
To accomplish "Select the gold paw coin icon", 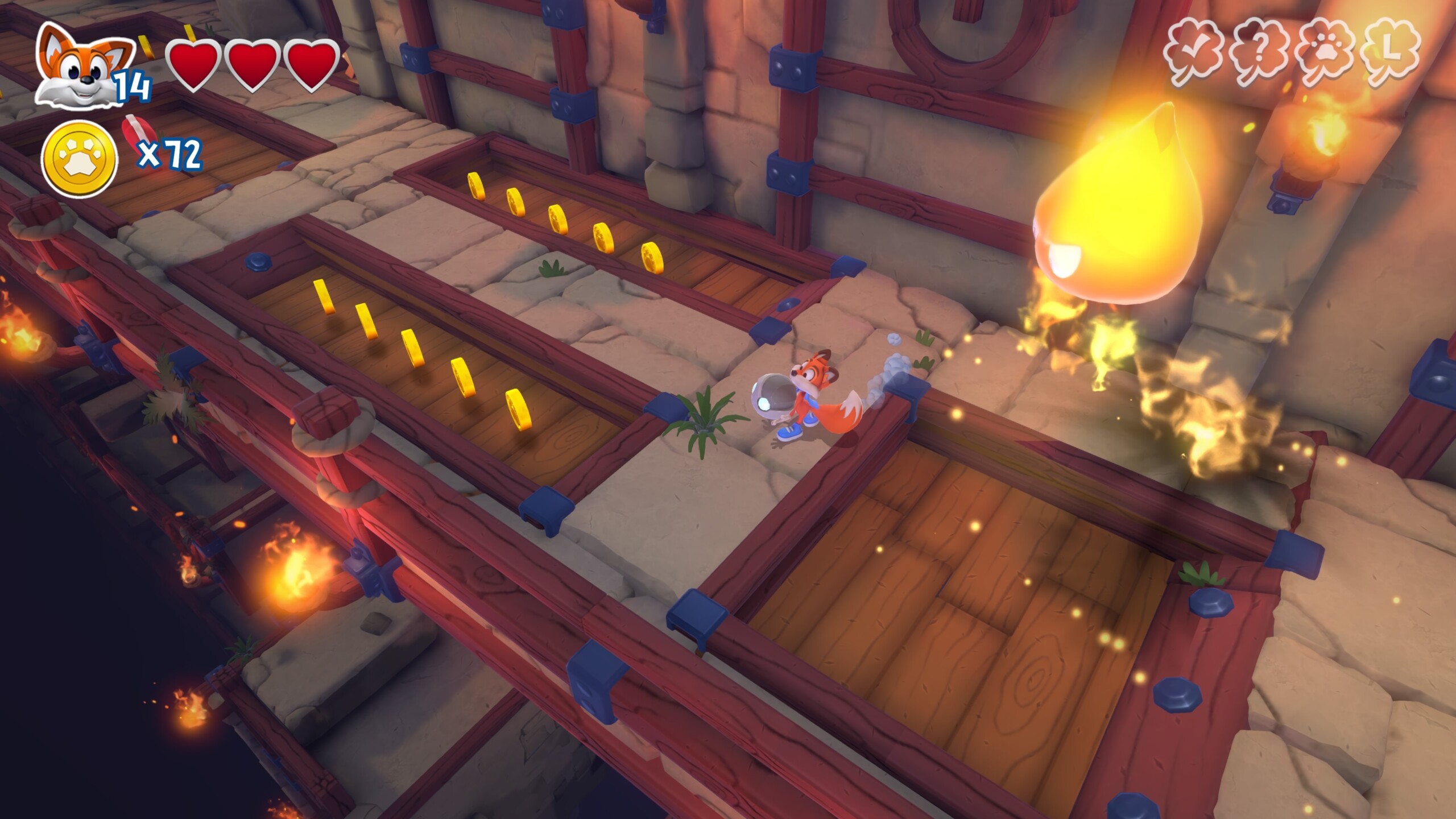I will tap(79, 159).
